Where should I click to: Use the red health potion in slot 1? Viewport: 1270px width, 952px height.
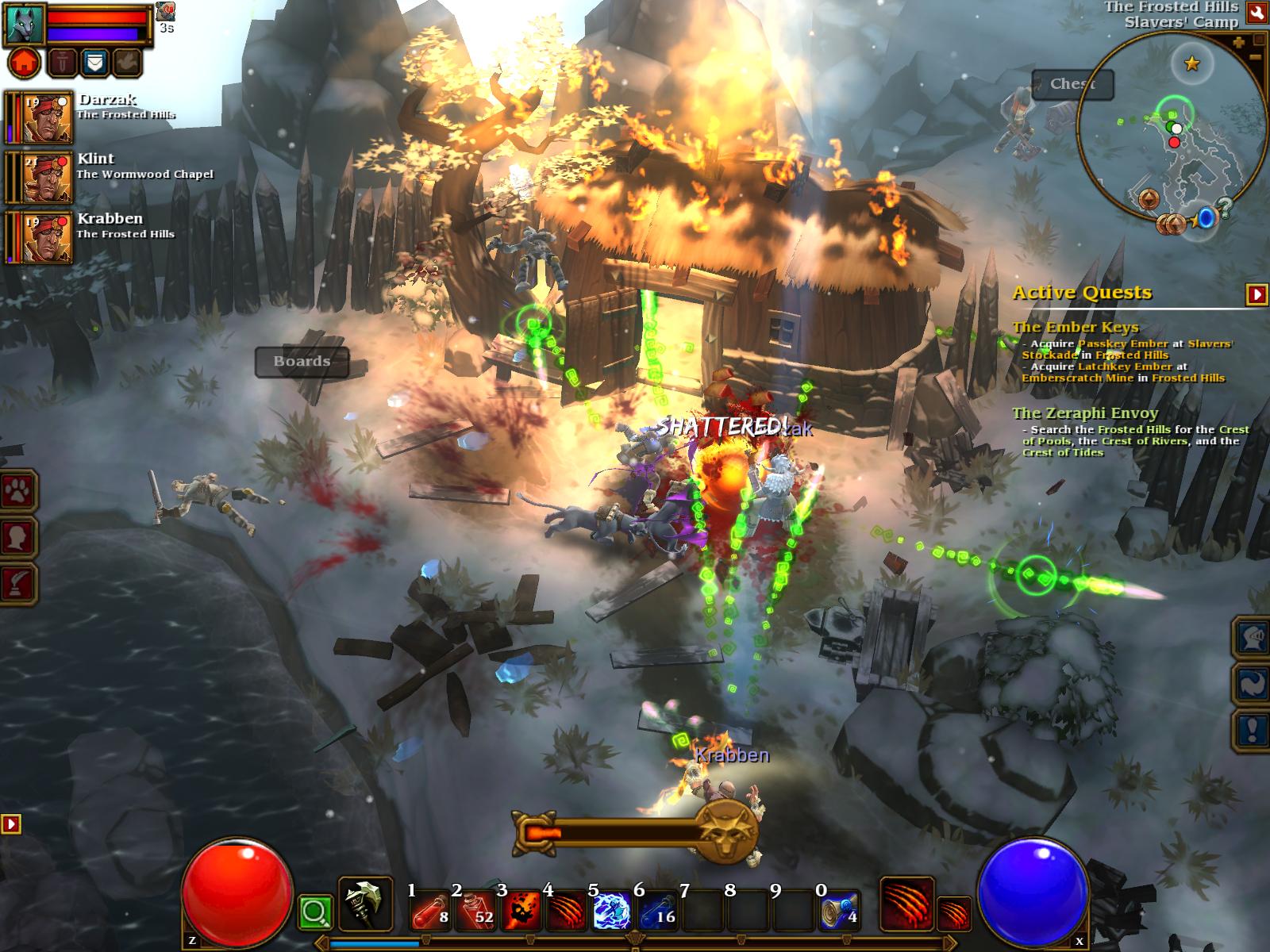click(x=431, y=911)
